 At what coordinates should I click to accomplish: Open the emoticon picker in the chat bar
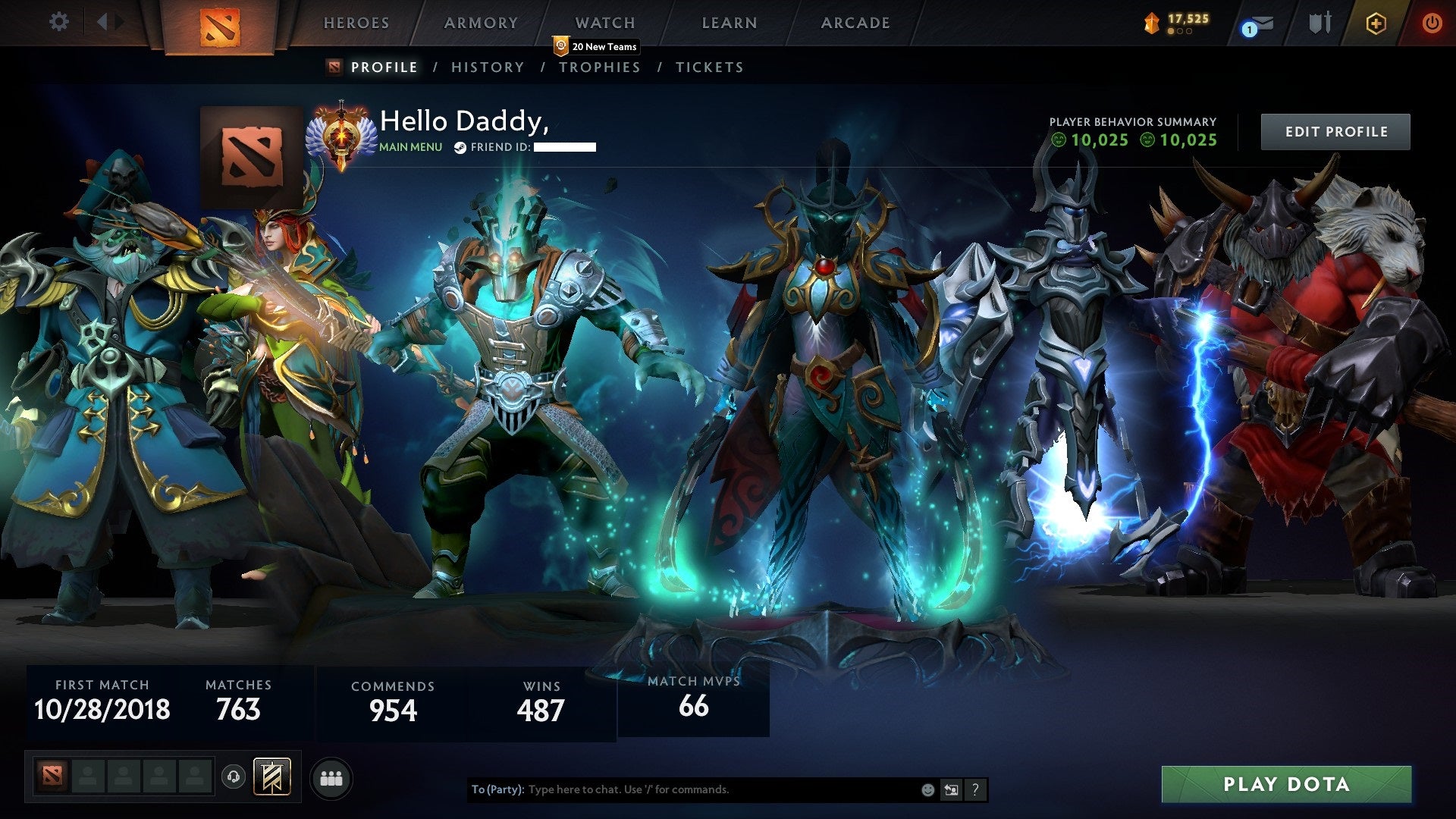coord(927,789)
